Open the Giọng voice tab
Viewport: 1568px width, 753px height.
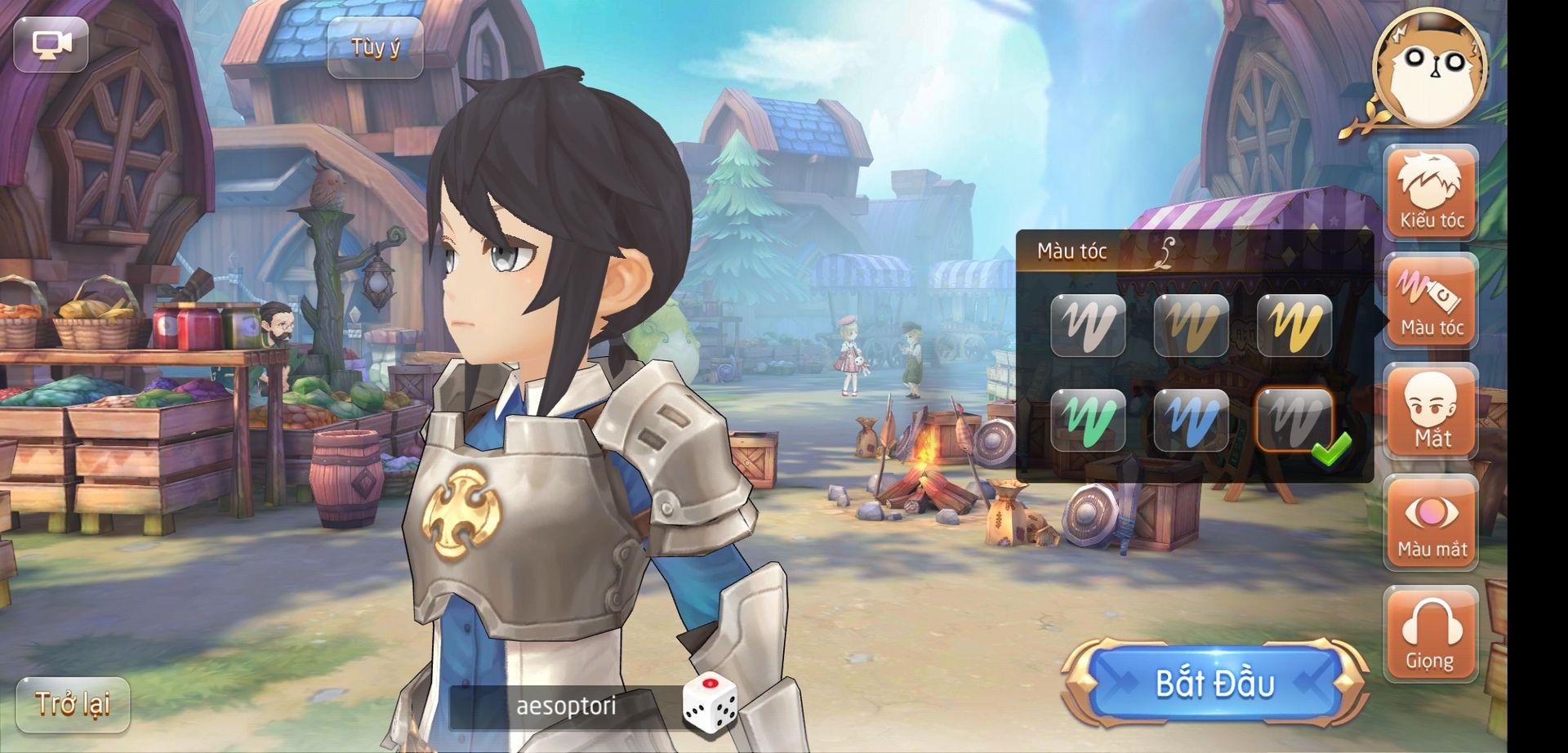coord(1431,634)
